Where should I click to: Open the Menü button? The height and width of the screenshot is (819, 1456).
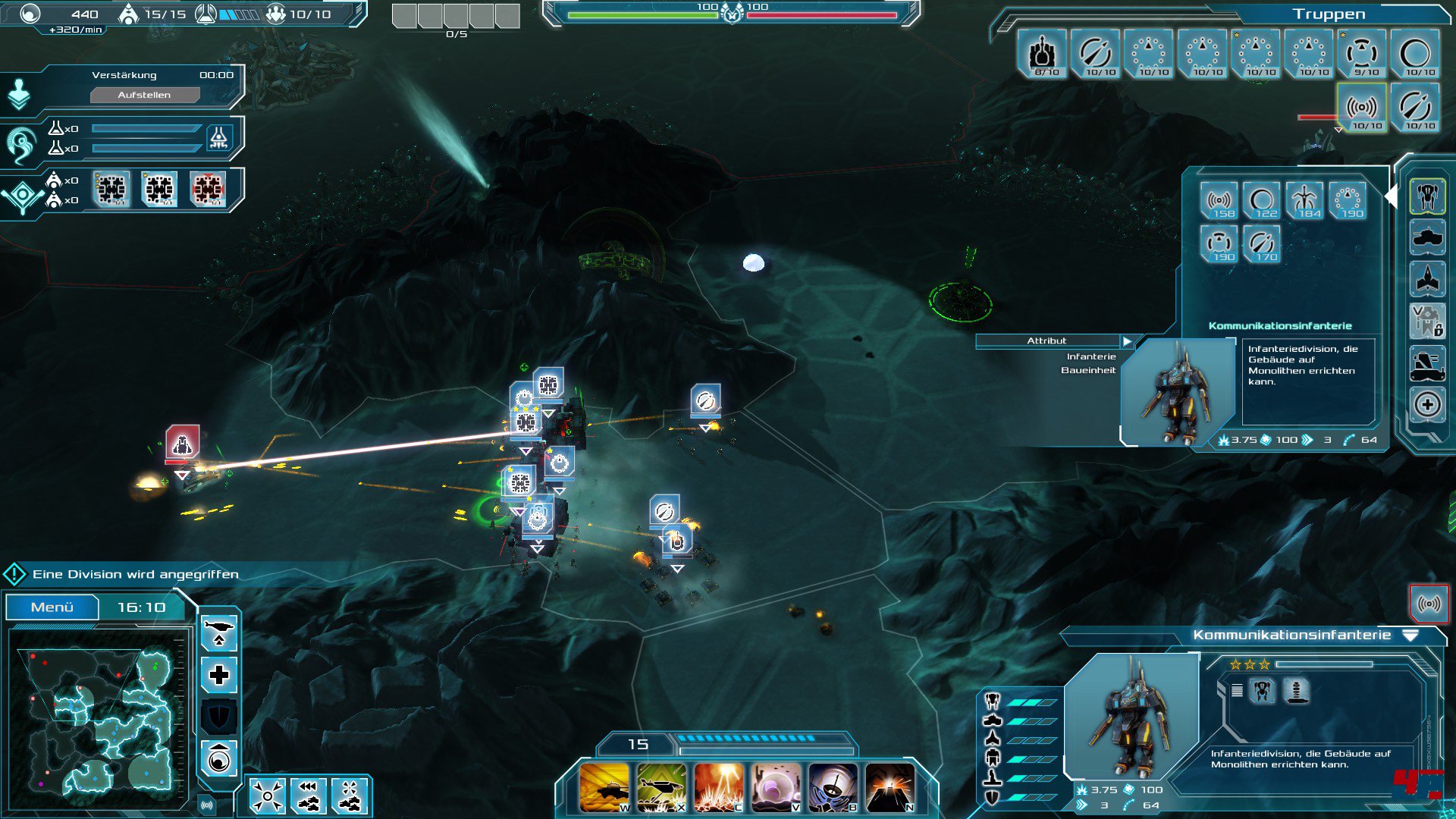point(52,607)
